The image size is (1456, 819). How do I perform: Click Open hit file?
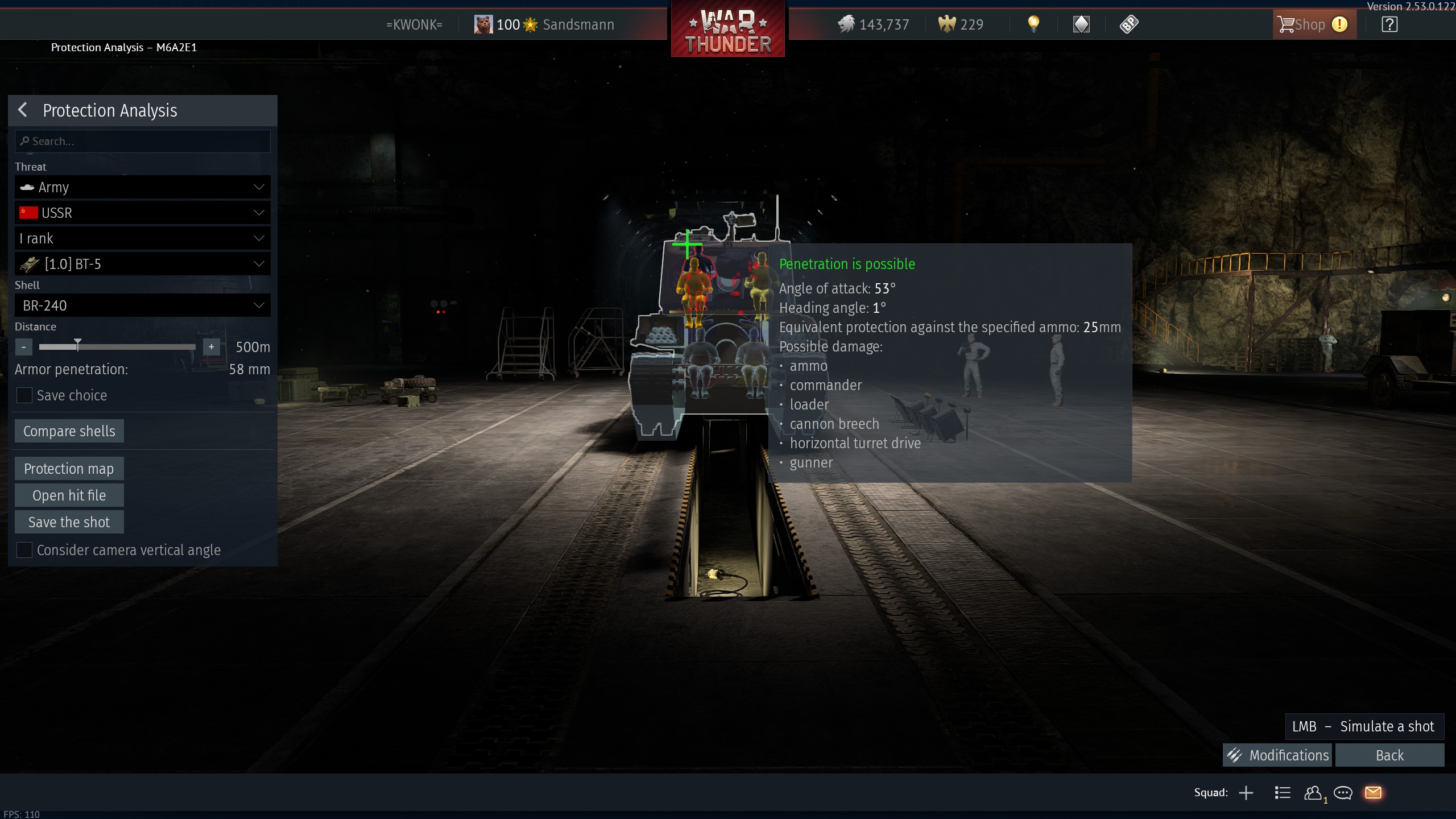coord(69,495)
